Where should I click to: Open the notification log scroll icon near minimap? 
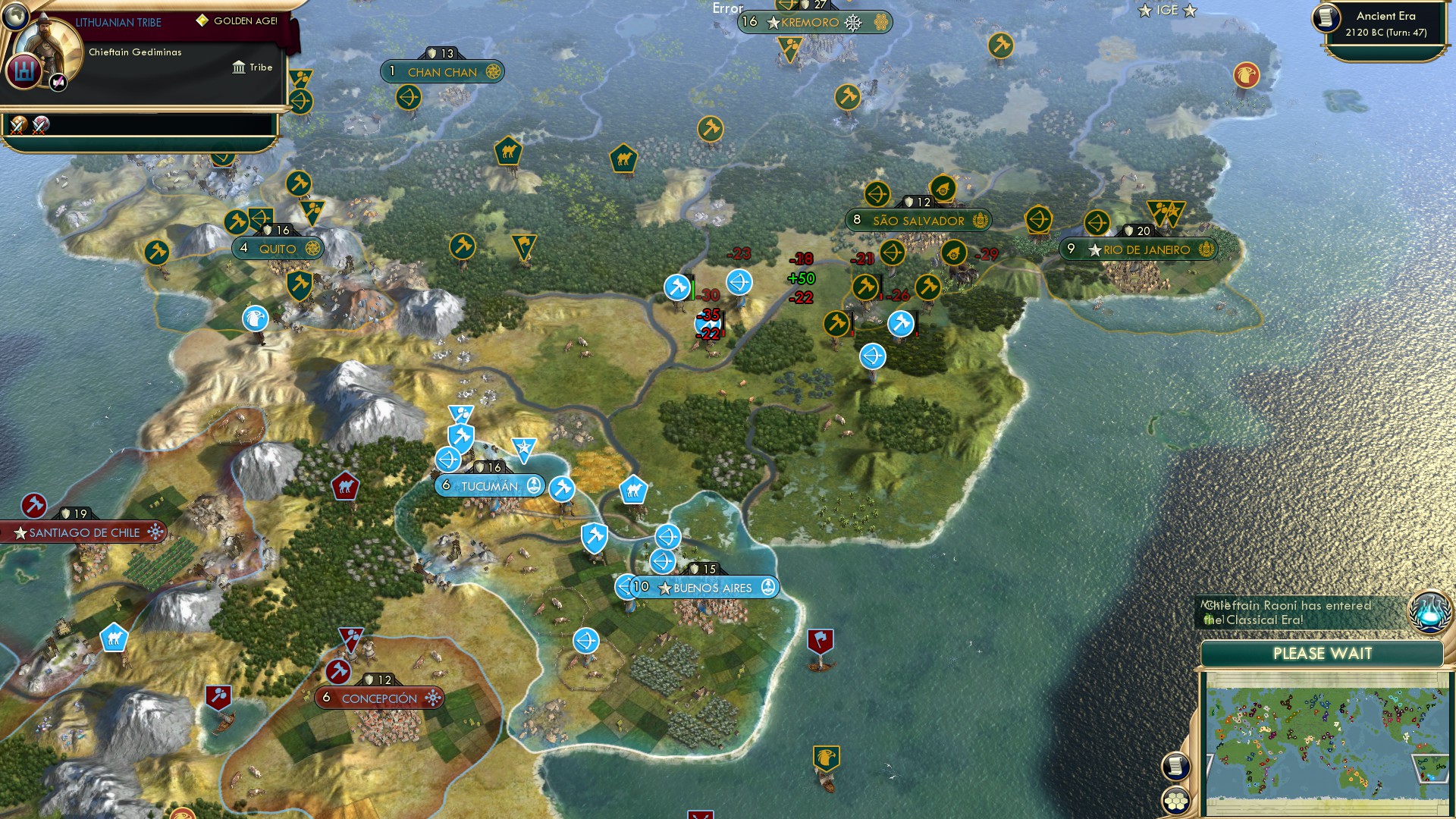tap(1175, 767)
